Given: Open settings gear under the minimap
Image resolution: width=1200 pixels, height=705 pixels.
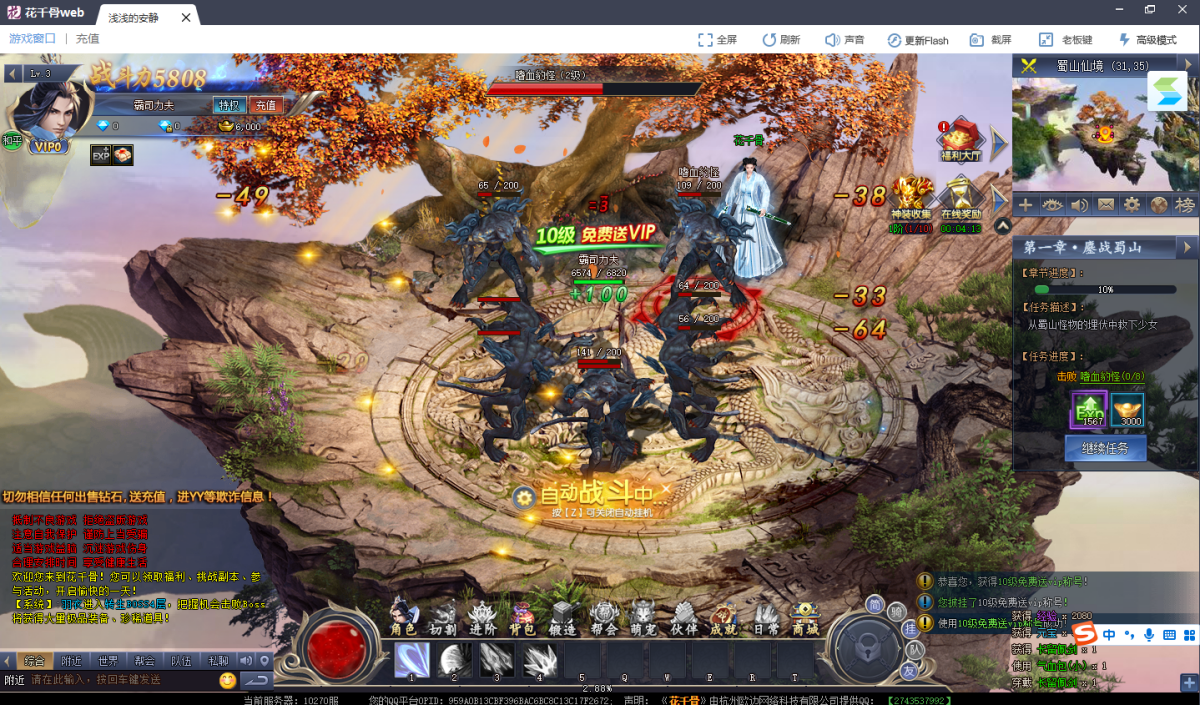Looking at the screenshot, I should 1132,205.
